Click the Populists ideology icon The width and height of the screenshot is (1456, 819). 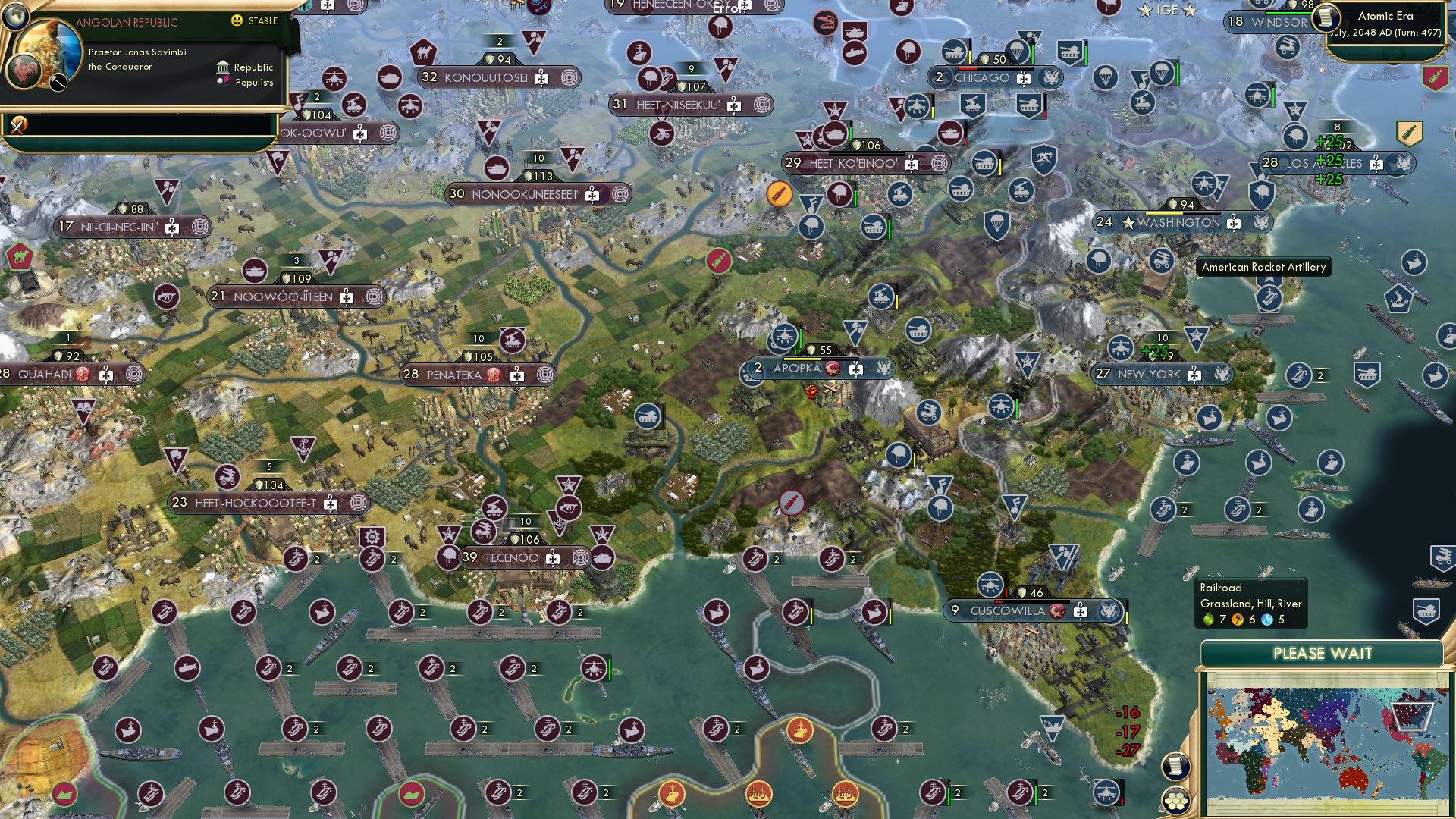click(223, 83)
